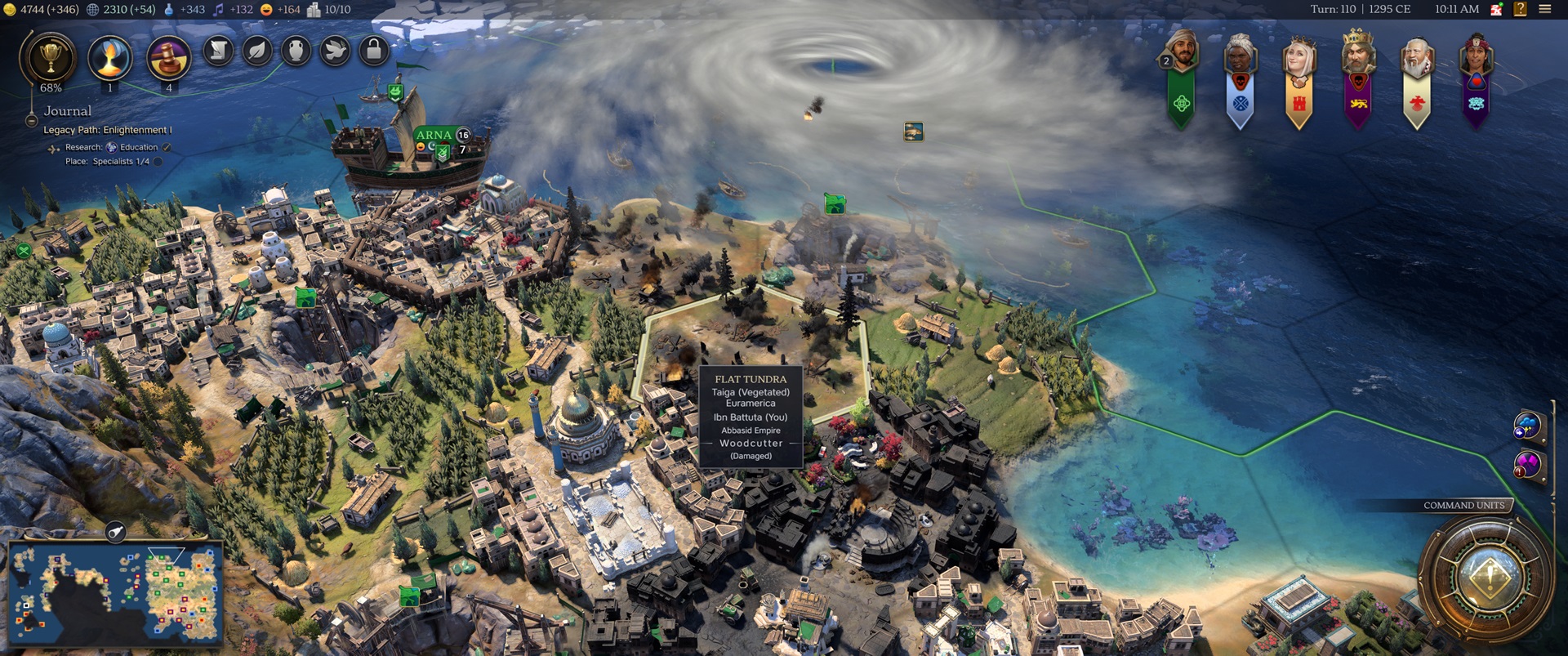Click the COMMAND UNITS label

click(x=1464, y=505)
